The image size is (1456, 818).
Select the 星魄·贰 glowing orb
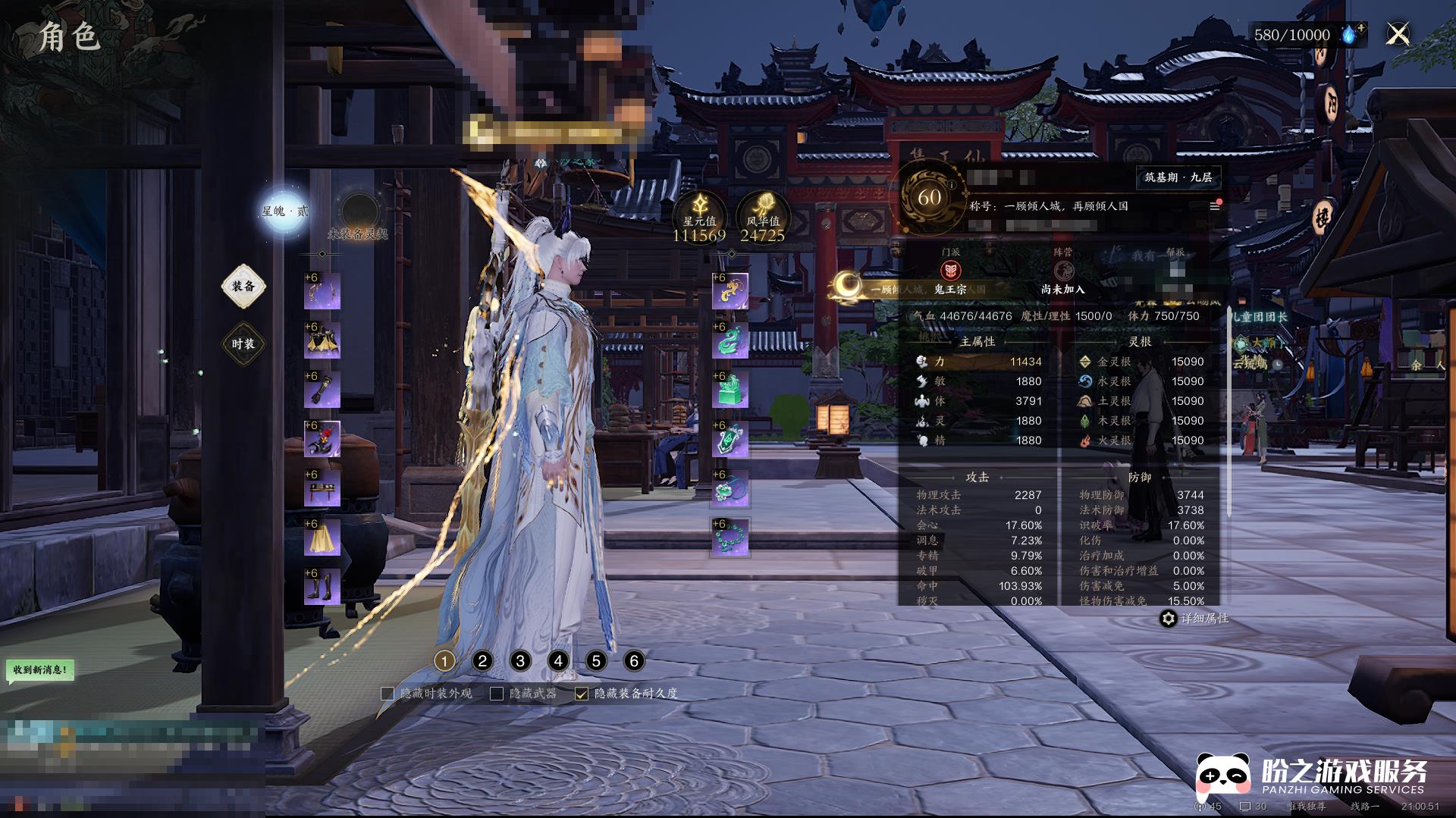(284, 211)
